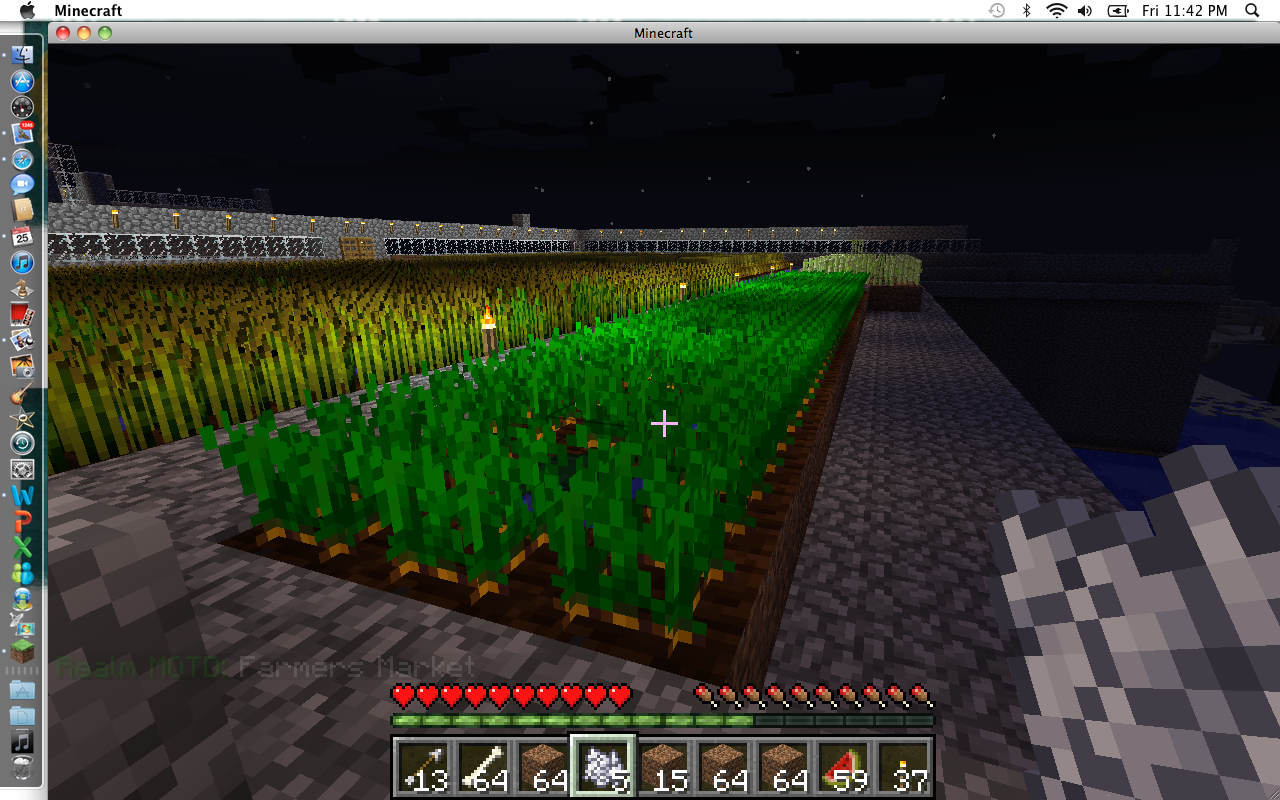Open Mail showing 1245 unread messages
Viewport: 1280px width, 800px height.
click(x=22, y=133)
